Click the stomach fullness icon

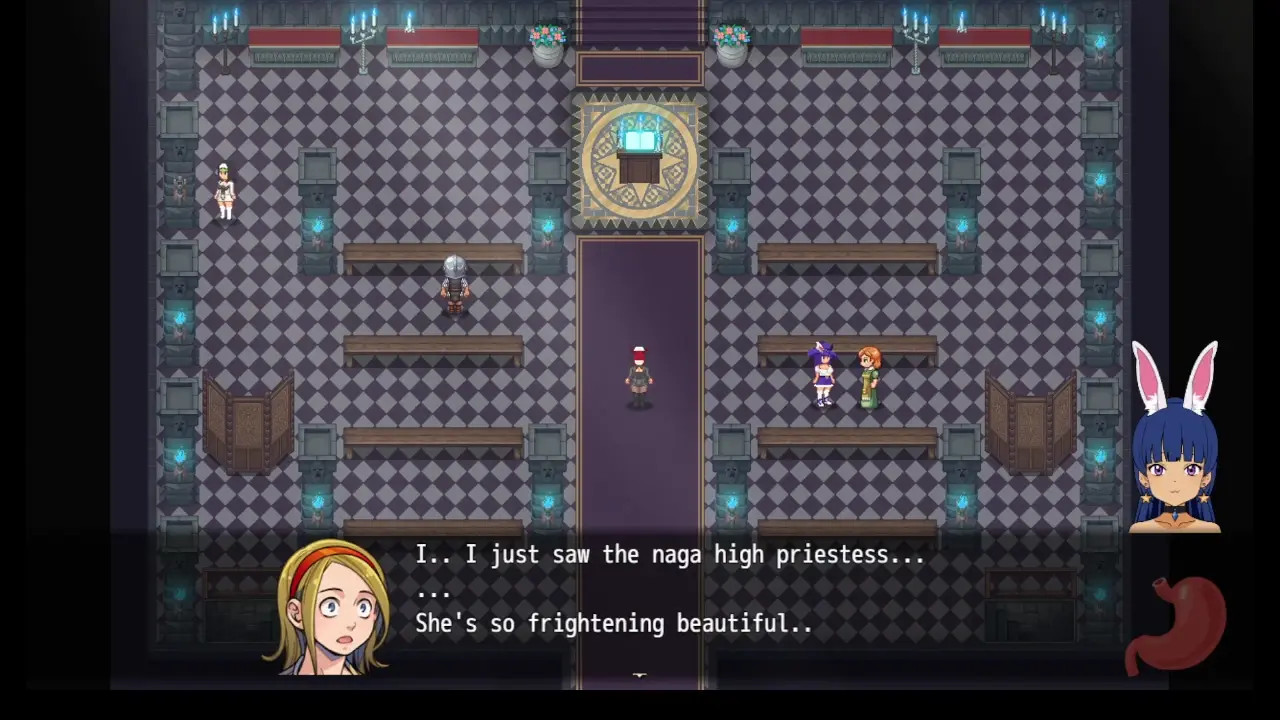pyautogui.click(x=1176, y=622)
